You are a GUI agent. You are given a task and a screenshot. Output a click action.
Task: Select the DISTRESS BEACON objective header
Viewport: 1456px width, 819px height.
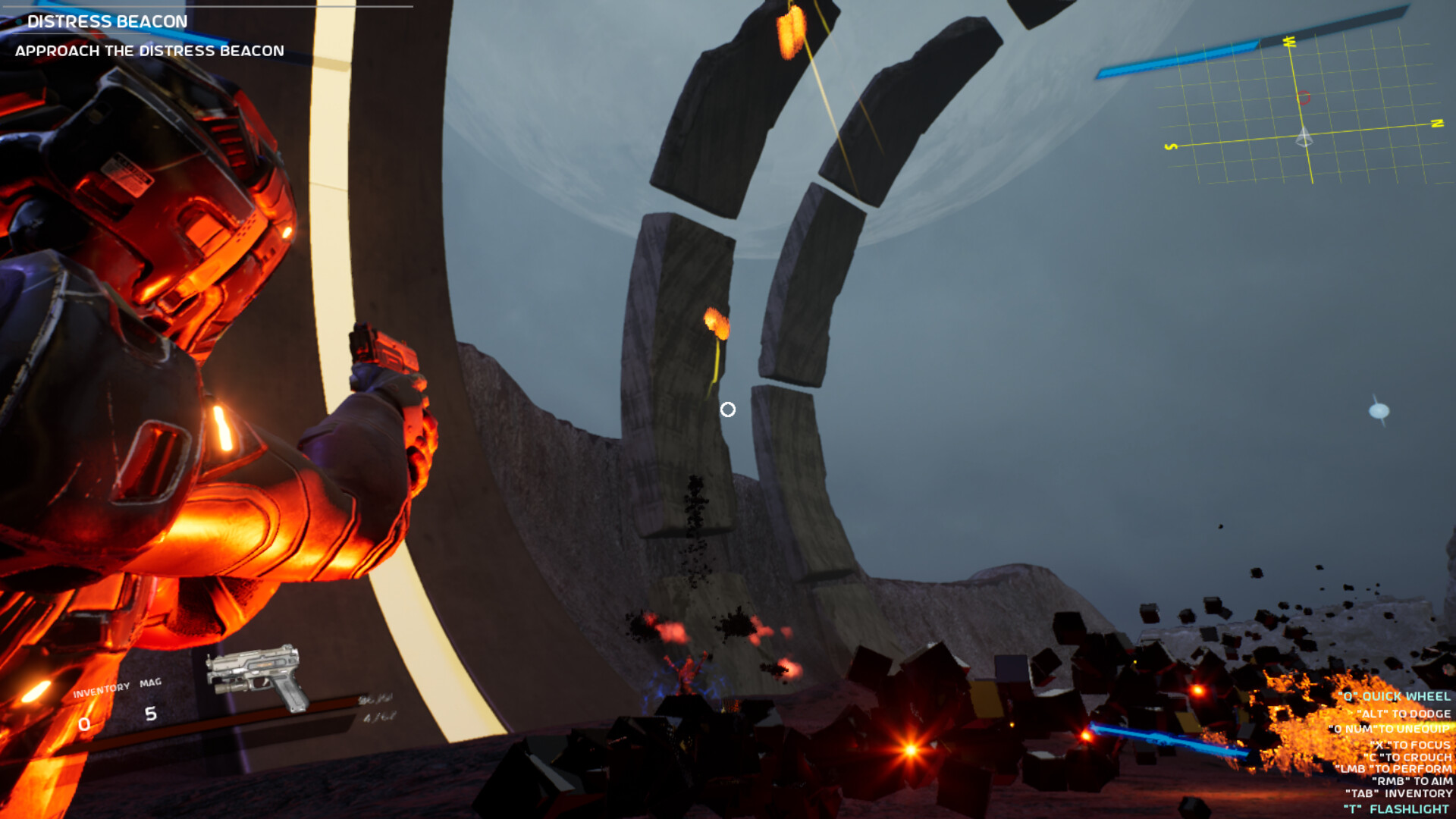click(106, 22)
